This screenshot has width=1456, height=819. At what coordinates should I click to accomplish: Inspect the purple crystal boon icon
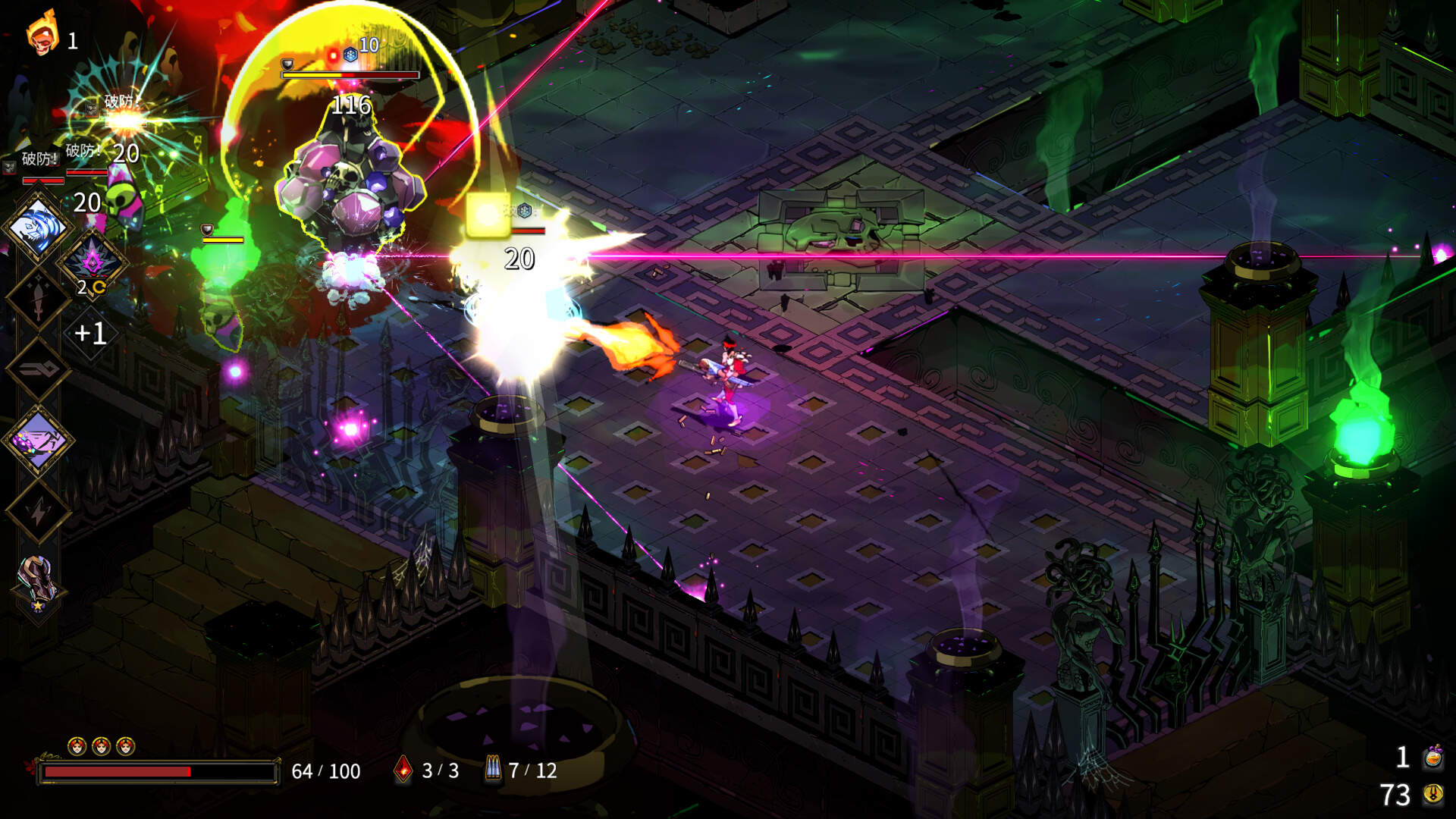(x=93, y=262)
